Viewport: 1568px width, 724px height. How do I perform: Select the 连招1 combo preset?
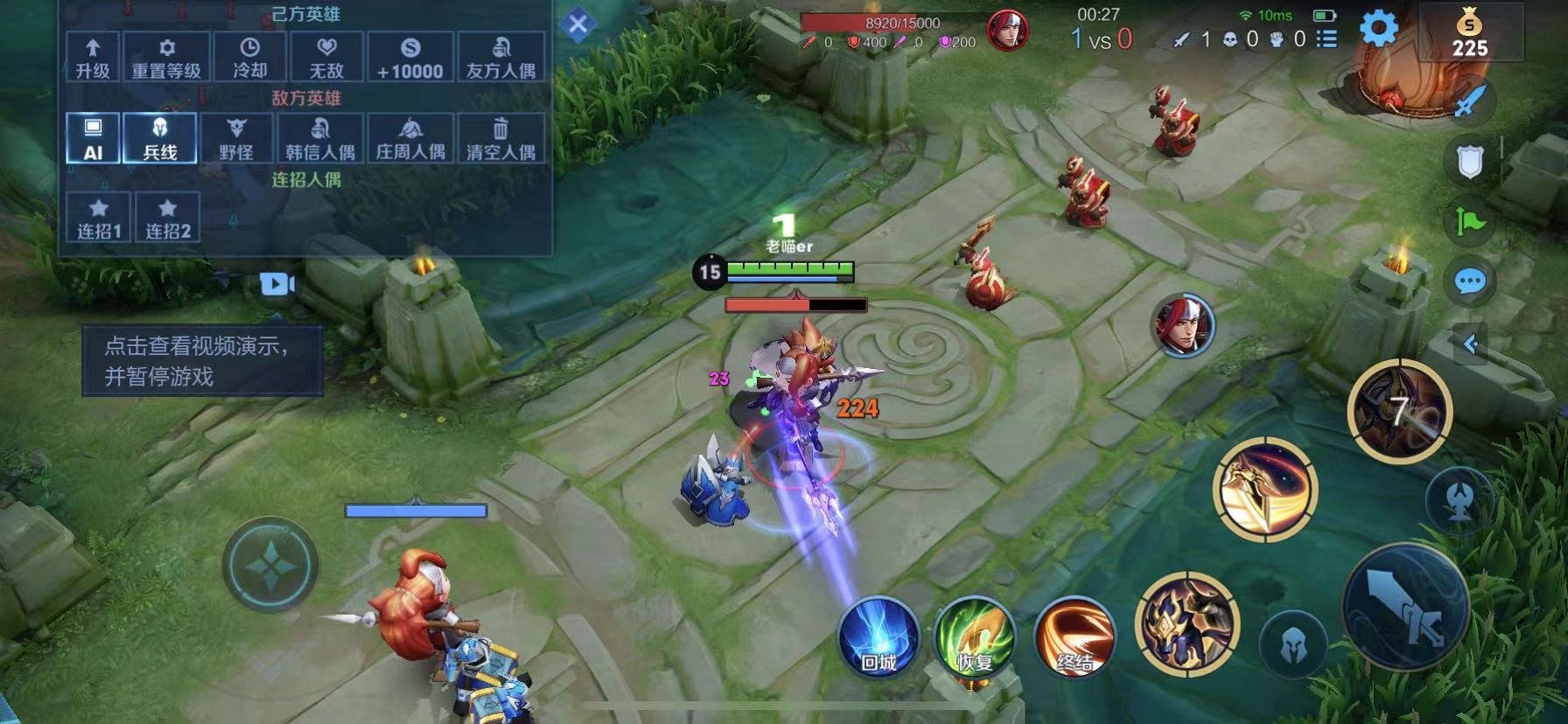(x=98, y=215)
